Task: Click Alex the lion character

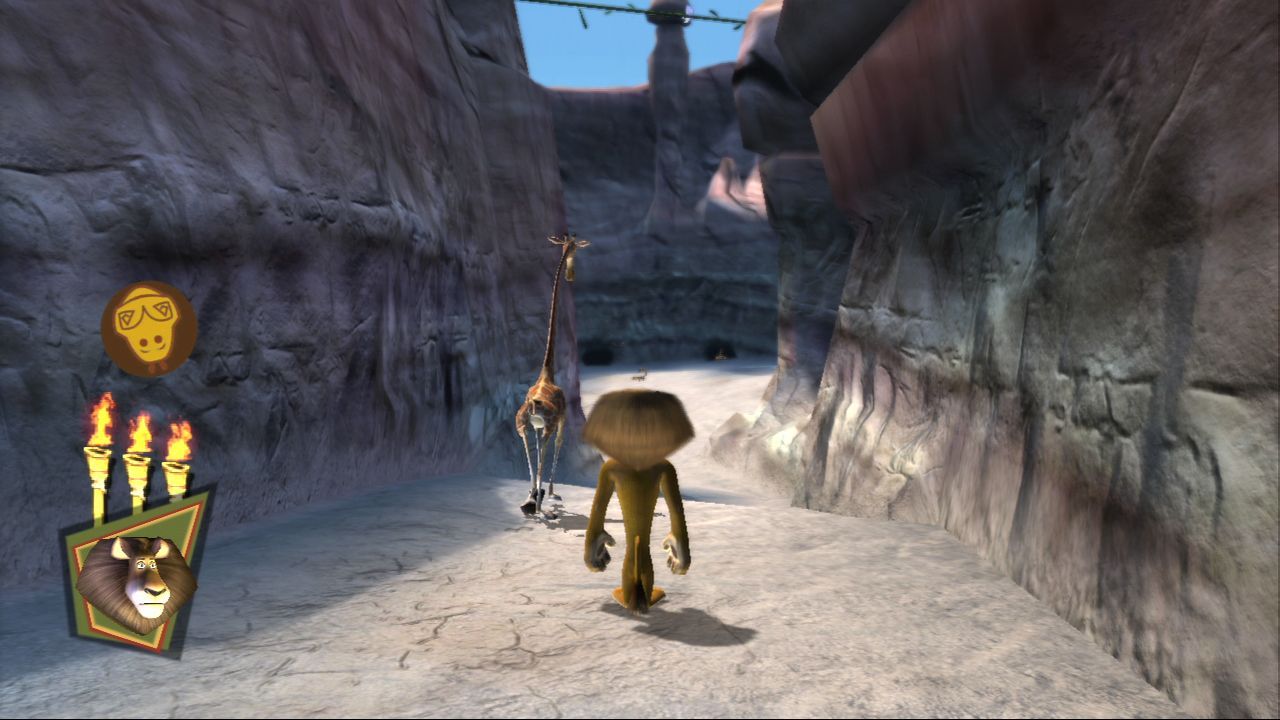Action: click(640, 500)
